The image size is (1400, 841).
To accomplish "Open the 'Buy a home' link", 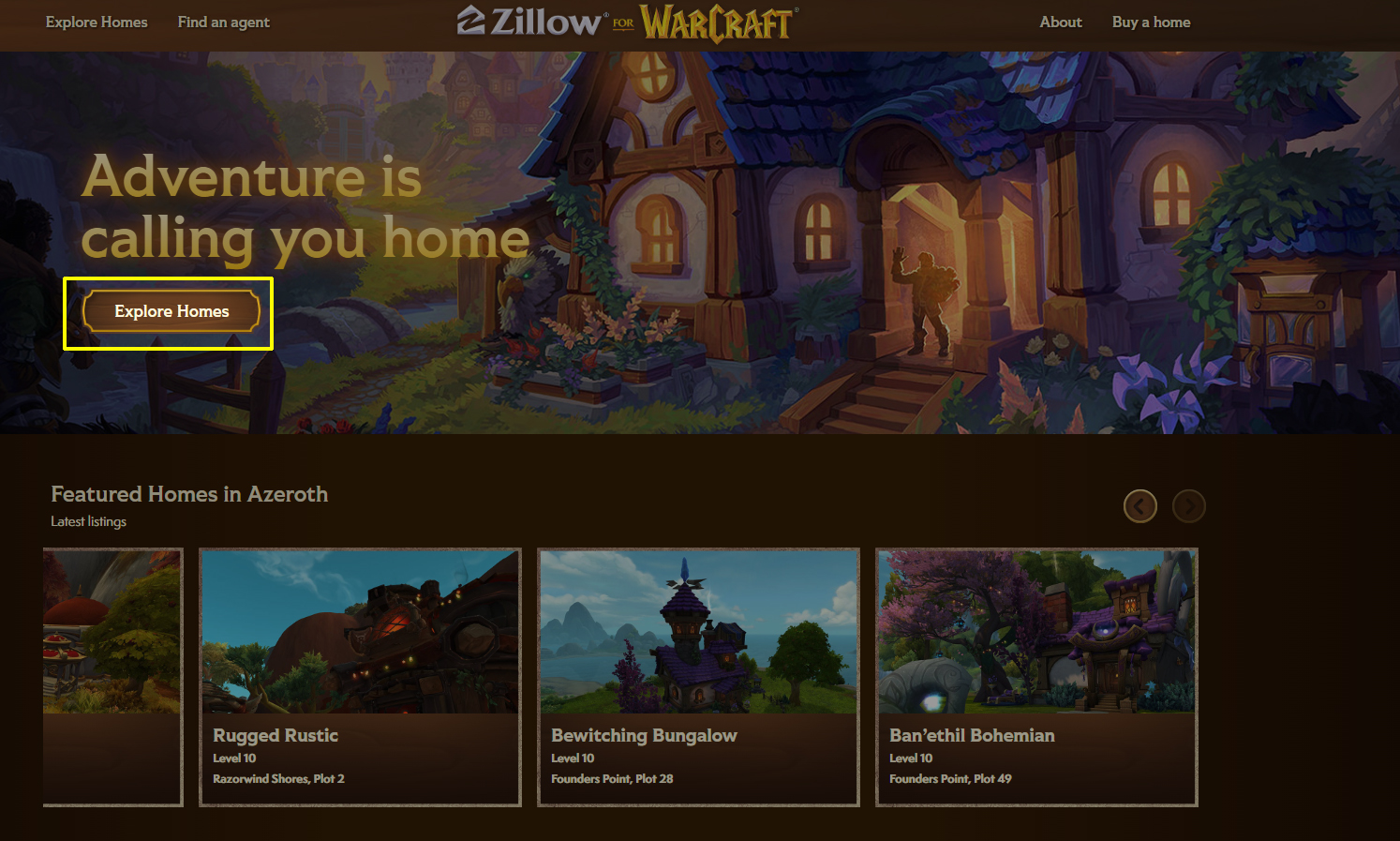I will coord(1151,22).
